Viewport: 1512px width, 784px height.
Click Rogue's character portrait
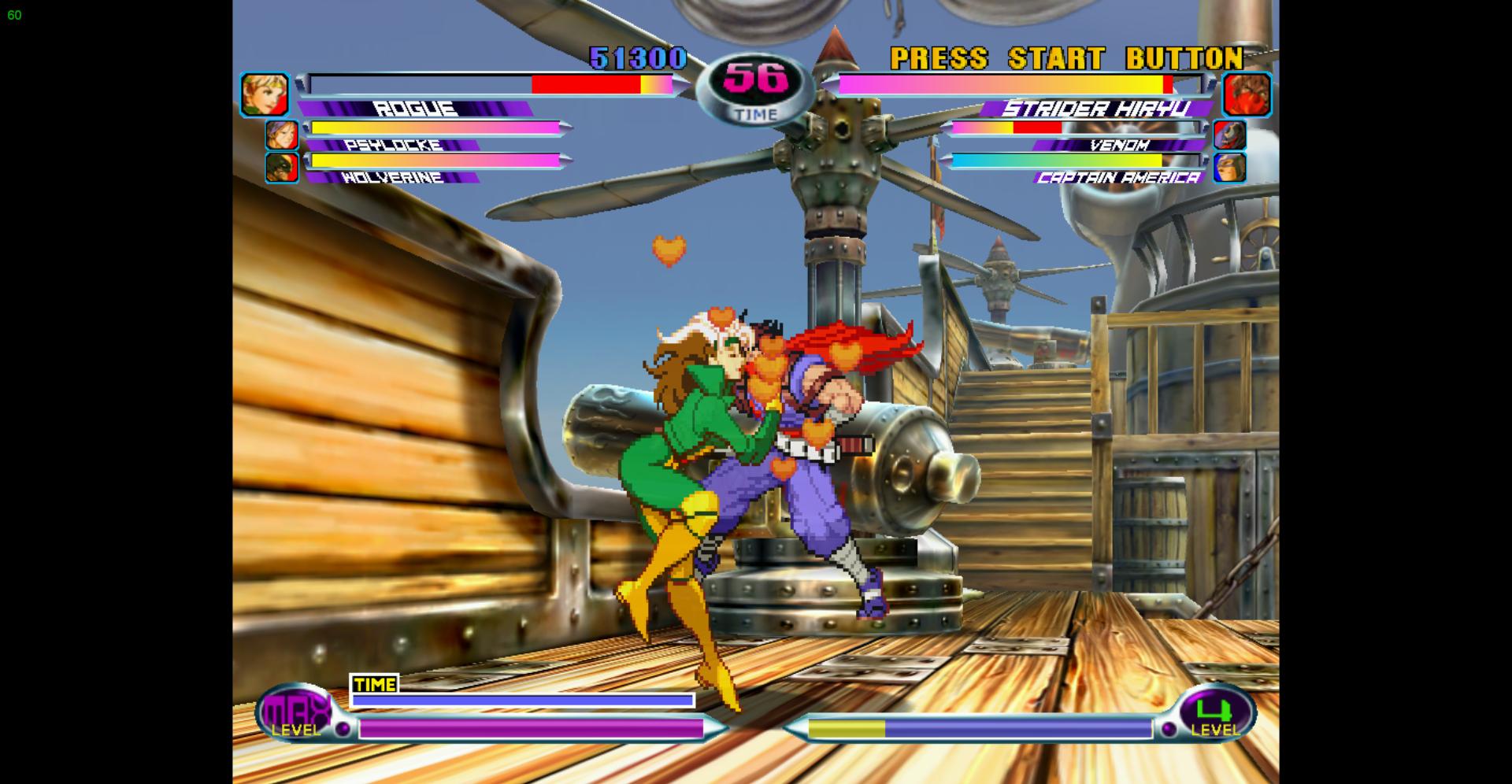point(265,94)
